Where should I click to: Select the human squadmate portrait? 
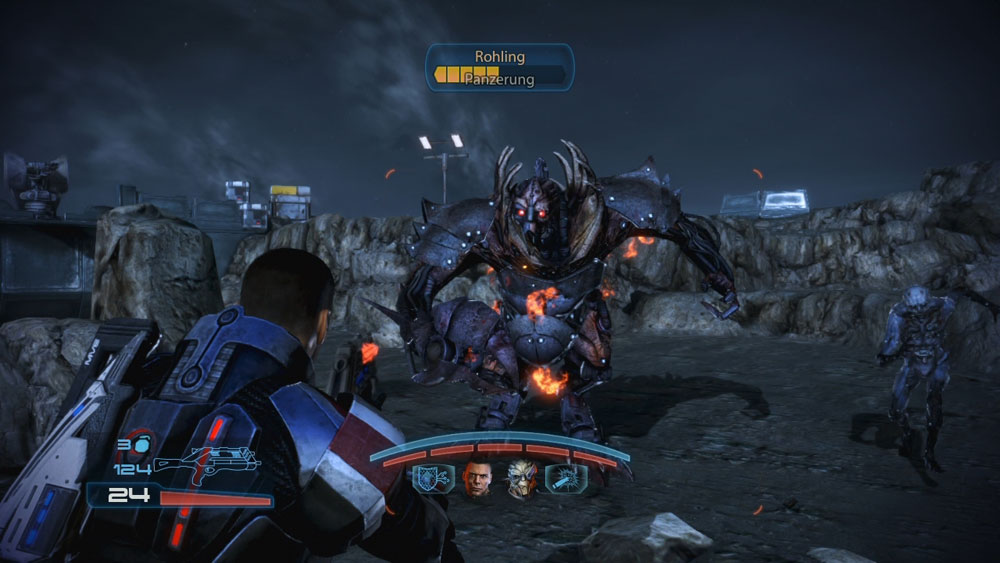click(478, 479)
